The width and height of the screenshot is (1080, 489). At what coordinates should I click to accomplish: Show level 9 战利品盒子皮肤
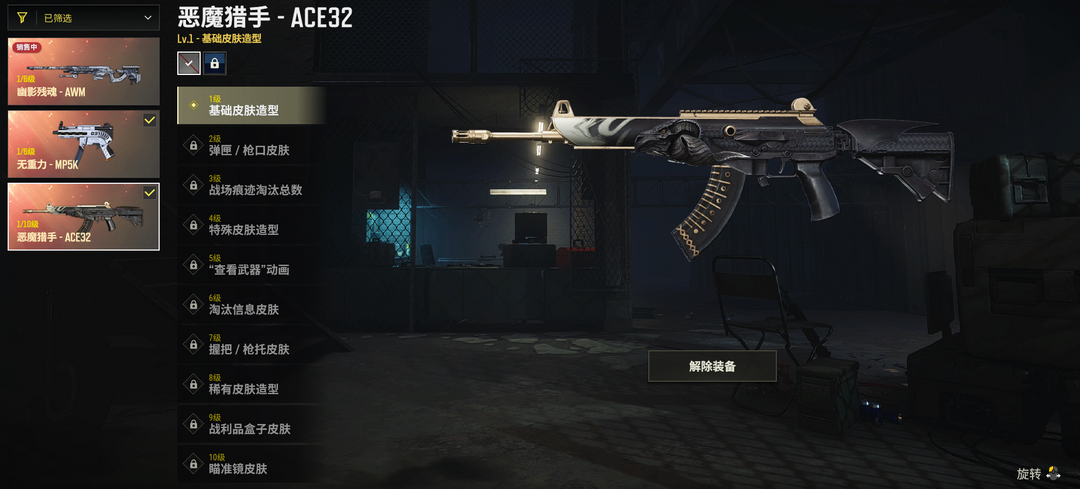point(251,424)
